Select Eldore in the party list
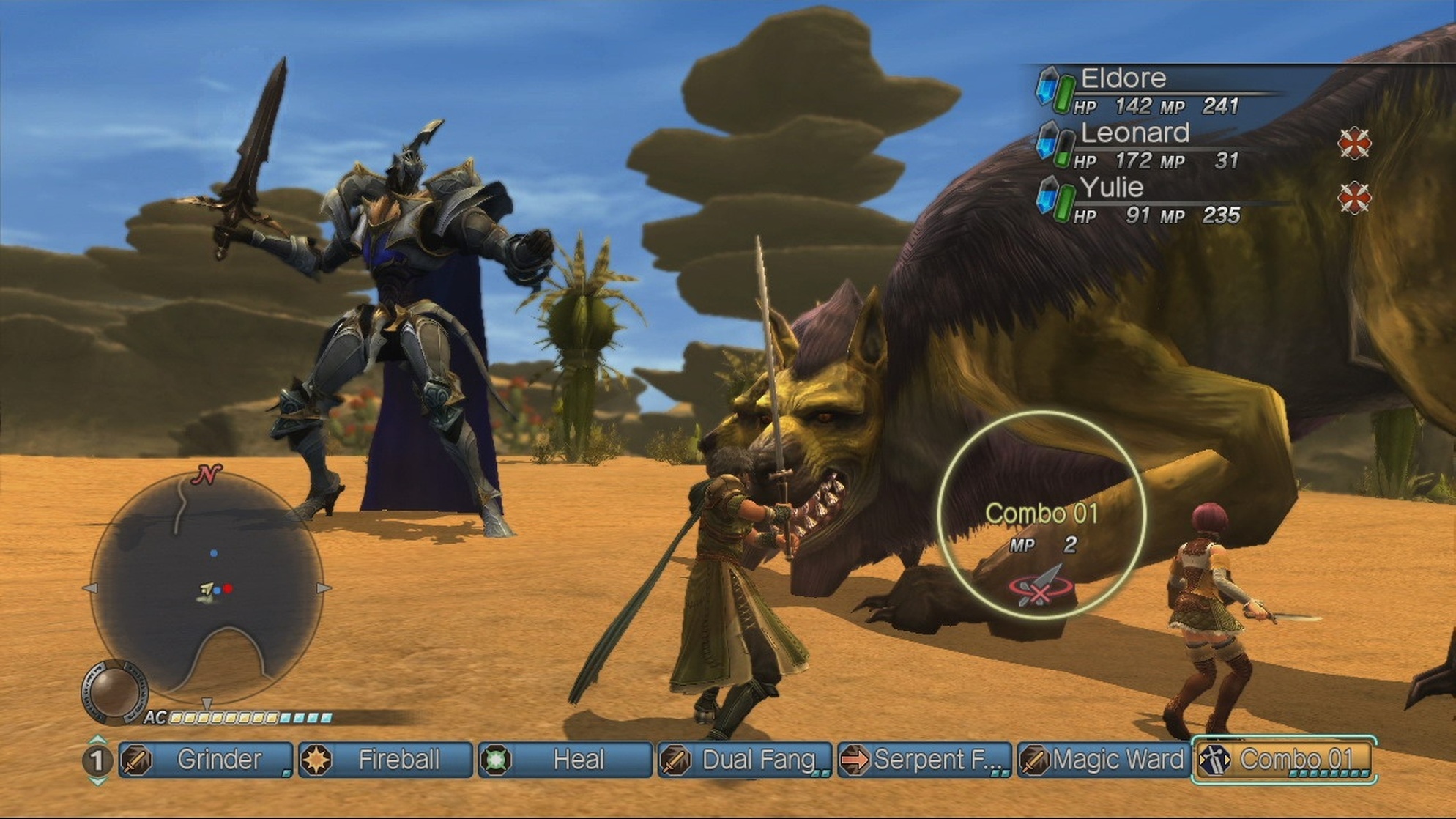Image resolution: width=1456 pixels, height=819 pixels. [x=1123, y=78]
